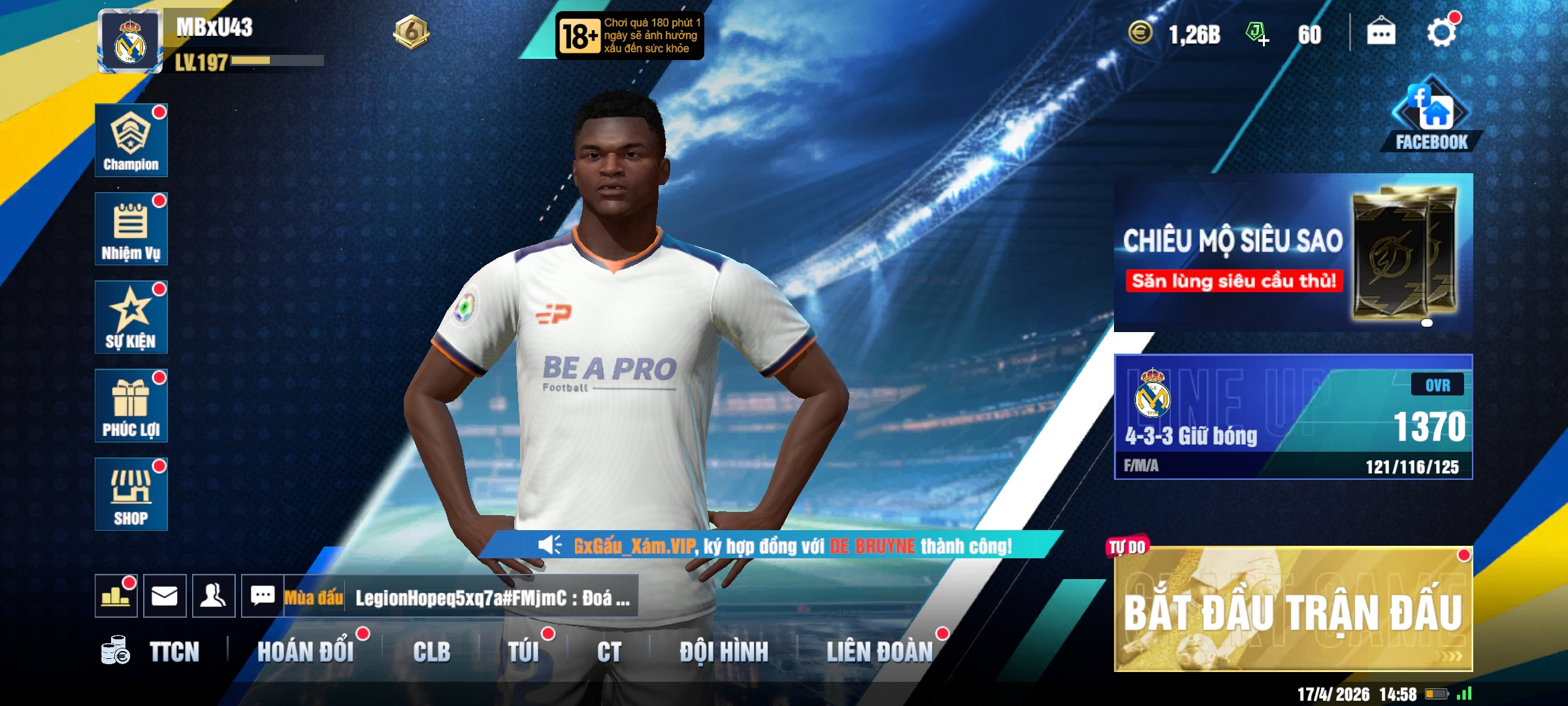Image resolution: width=1568 pixels, height=706 pixels.
Task: Open the mailbox envelope icon
Action: point(165,596)
